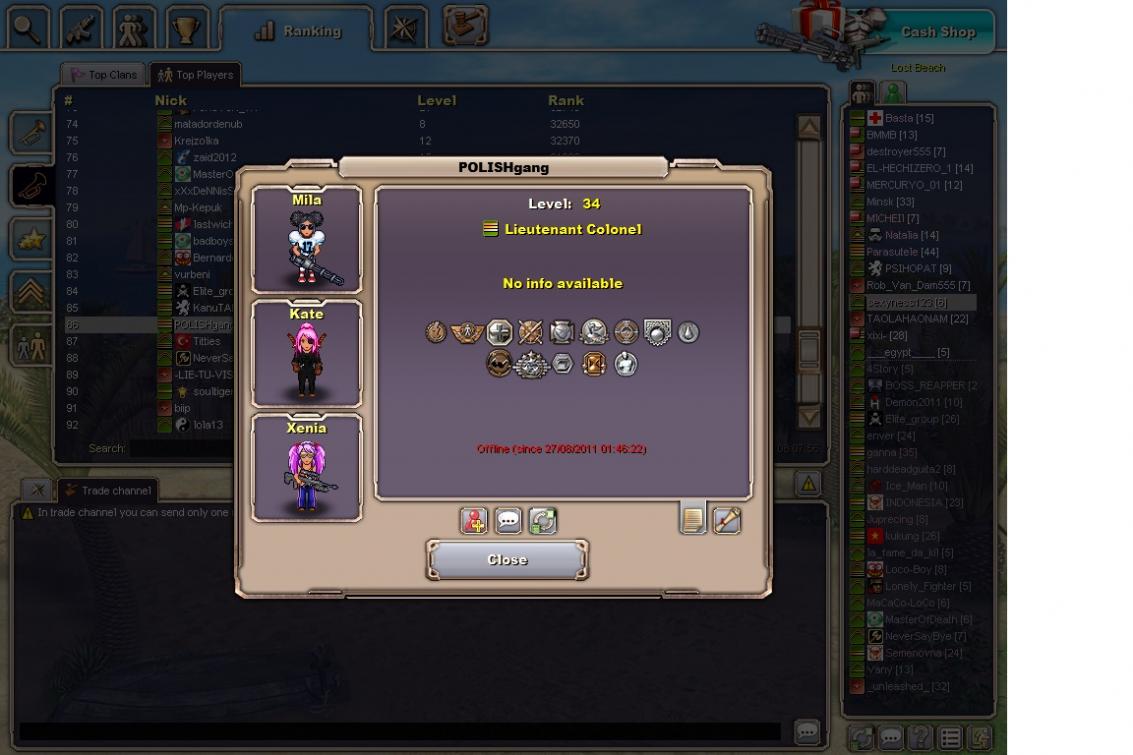The image size is (1133, 755).
Task: Open the magnifying glass search tab
Action: pos(26,28)
